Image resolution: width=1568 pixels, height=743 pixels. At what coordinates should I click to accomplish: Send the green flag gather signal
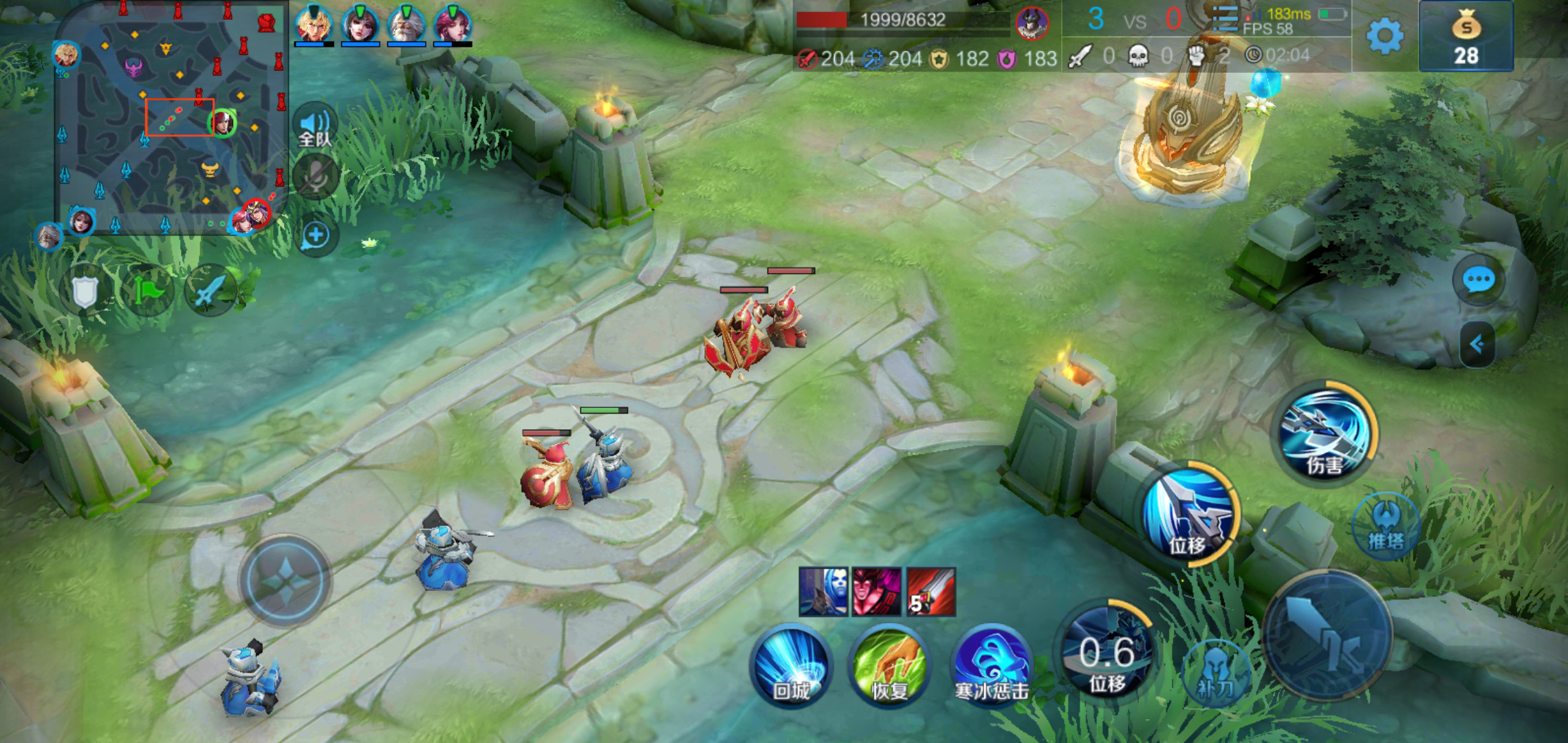[x=148, y=292]
